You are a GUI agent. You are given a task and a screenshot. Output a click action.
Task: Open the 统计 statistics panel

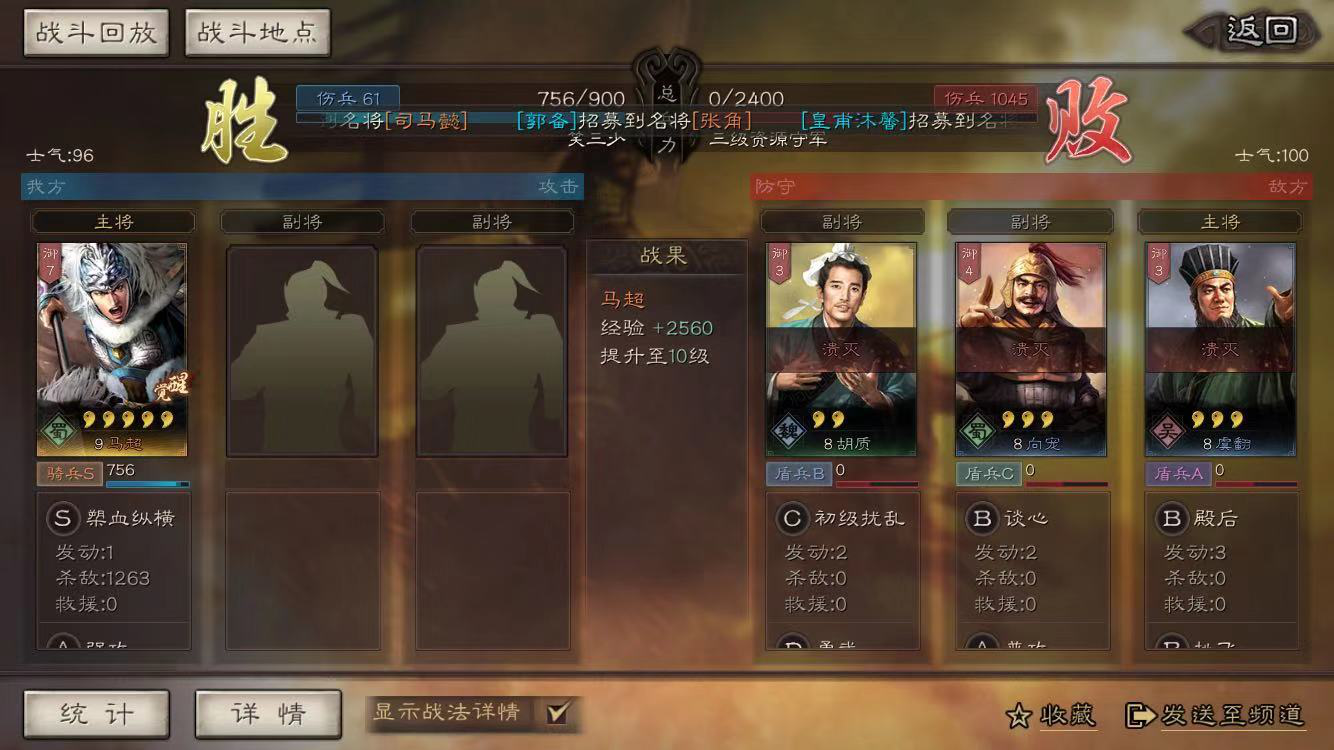96,713
